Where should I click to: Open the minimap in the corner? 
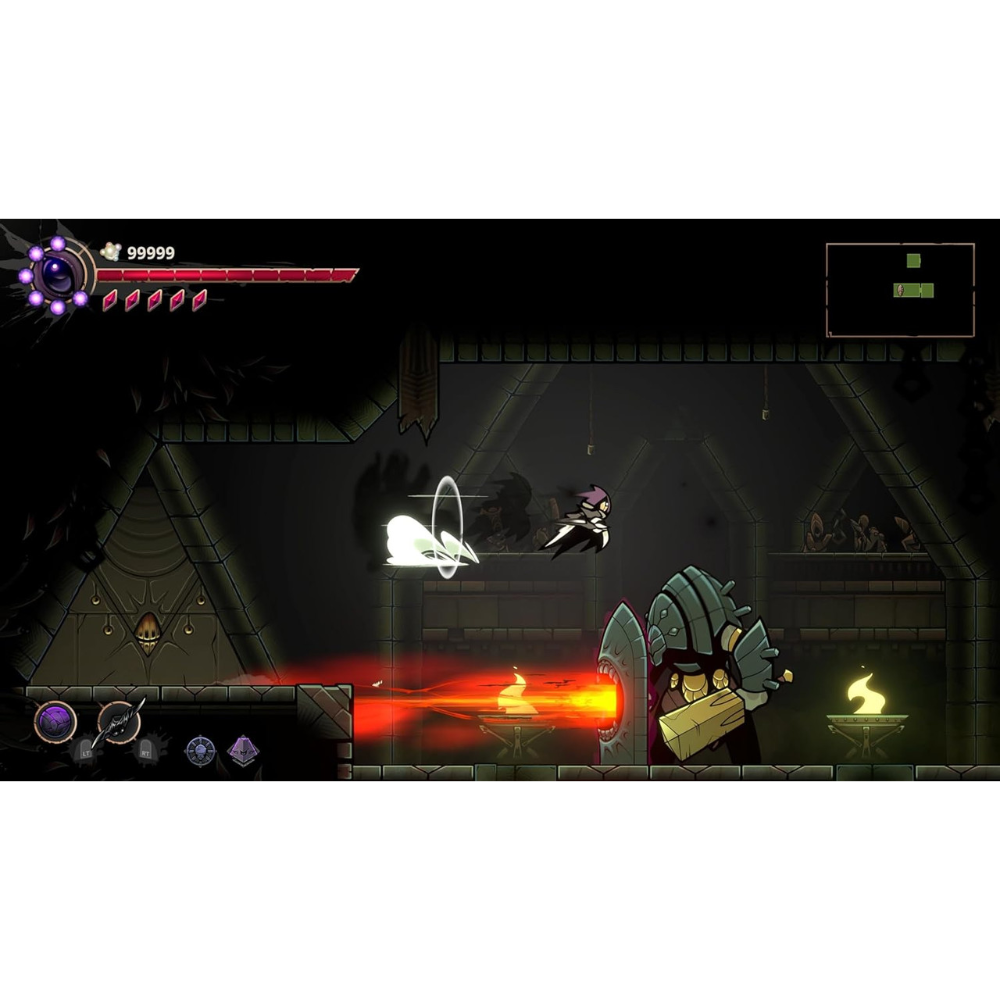pos(900,290)
